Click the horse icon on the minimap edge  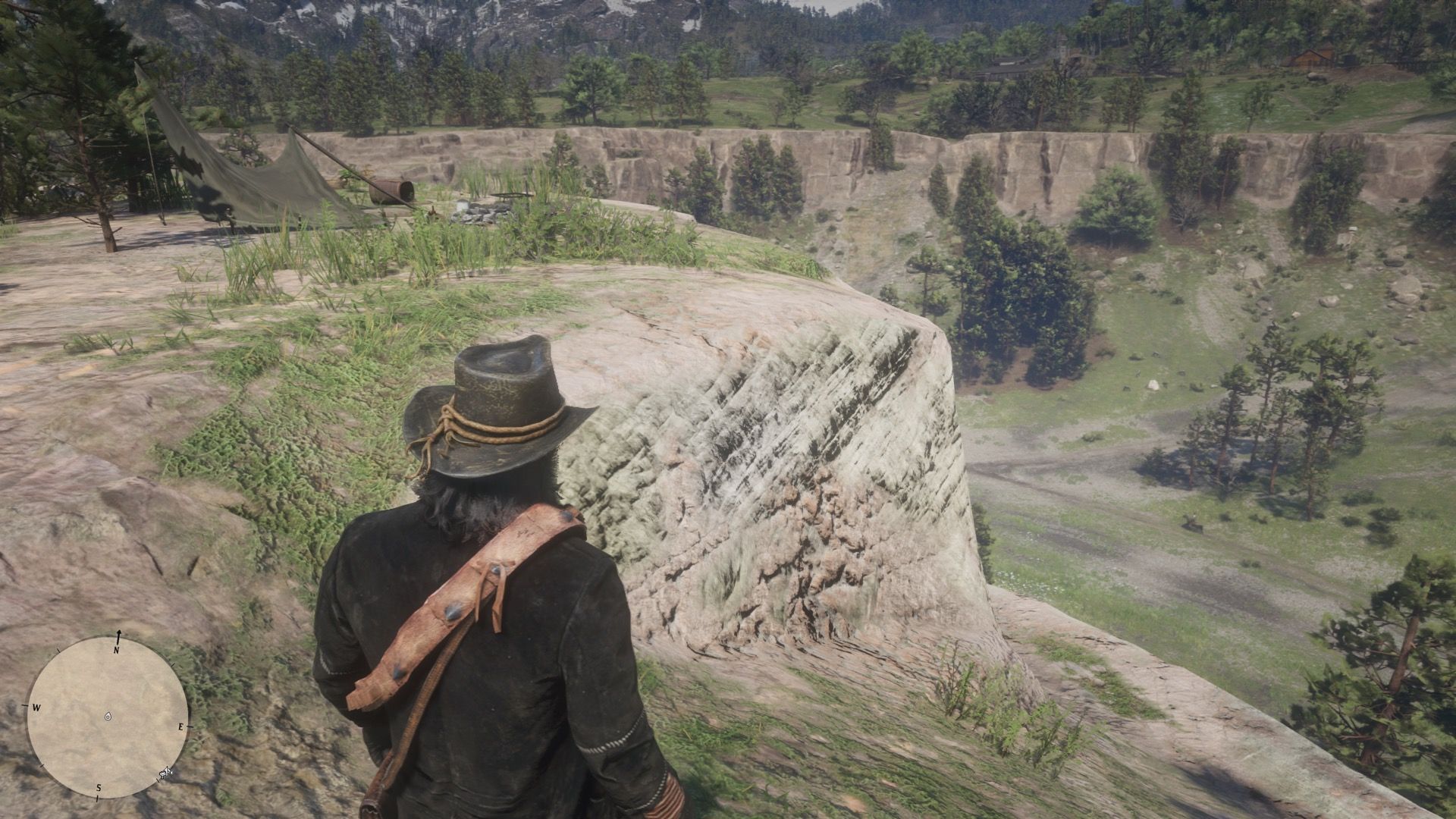click(166, 772)
